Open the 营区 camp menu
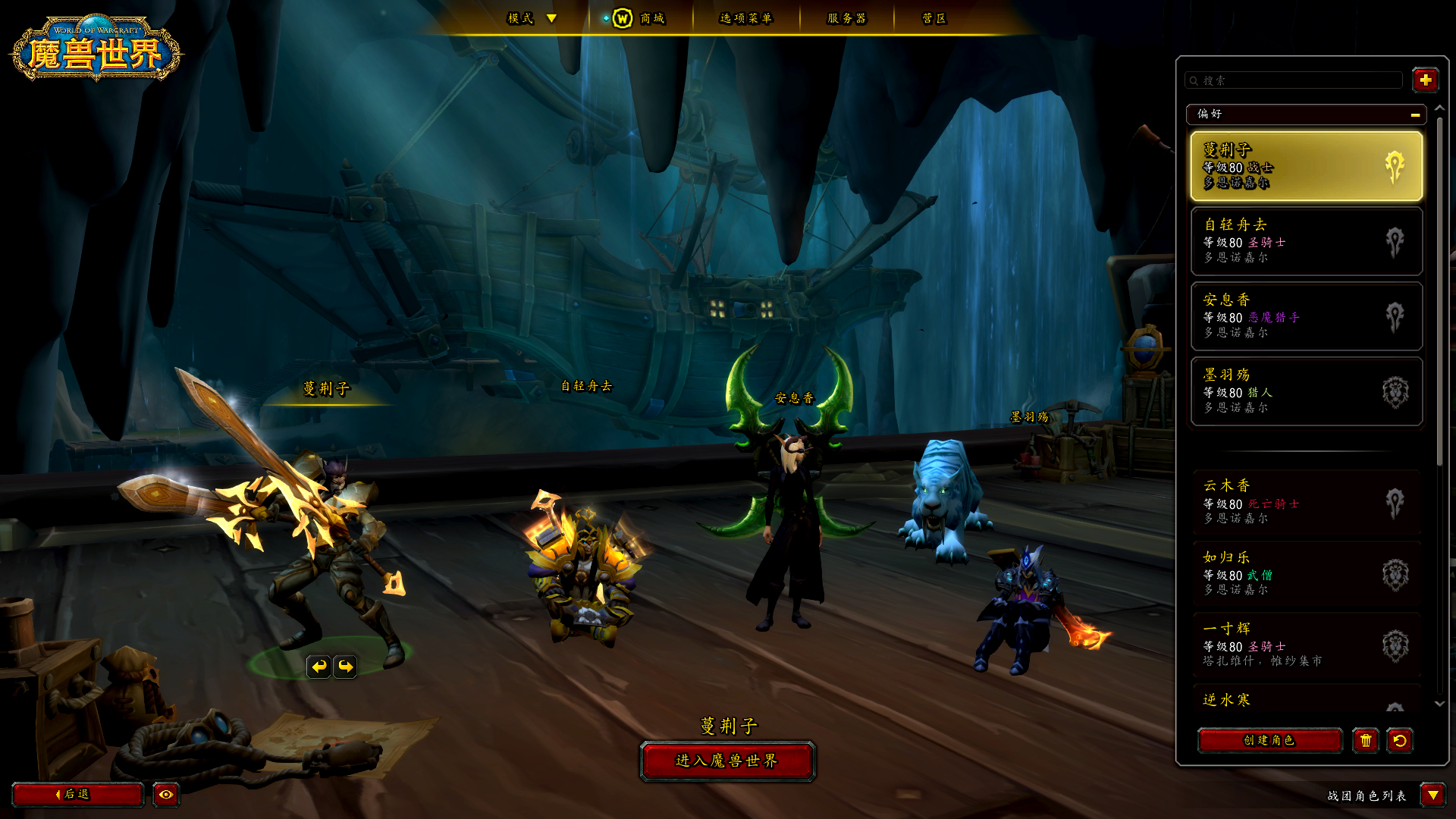 (x=934, y=18)
